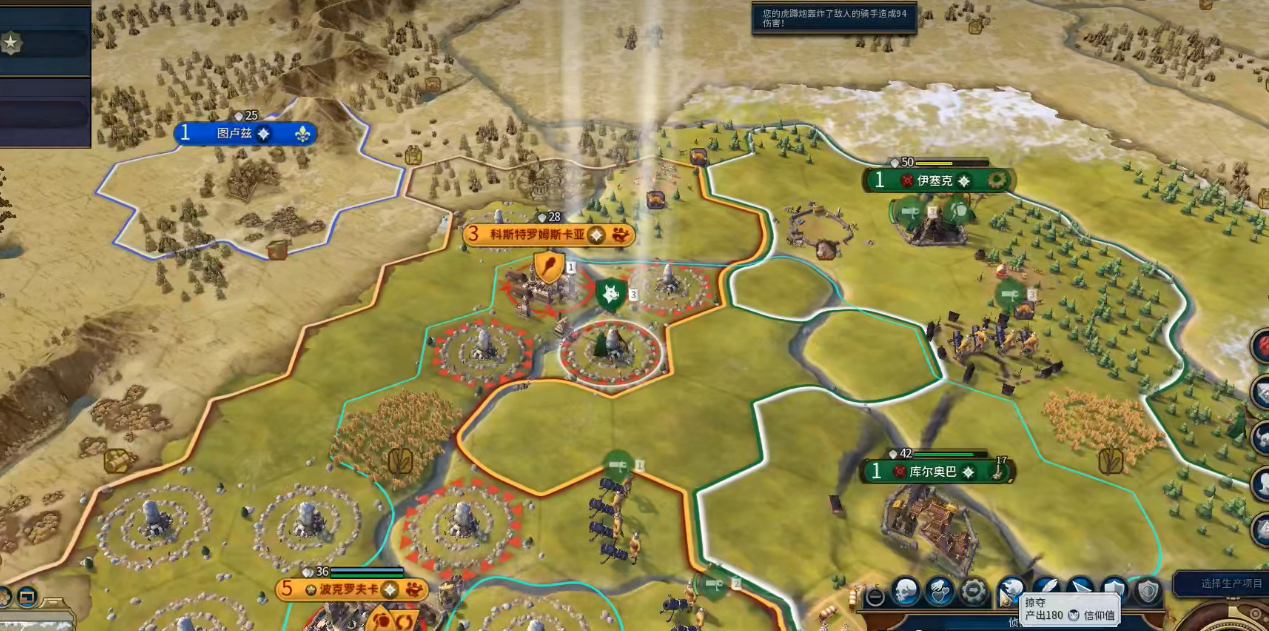Select the grey shield fortify action
The image size is (1269, 631).
[1148, 591]
